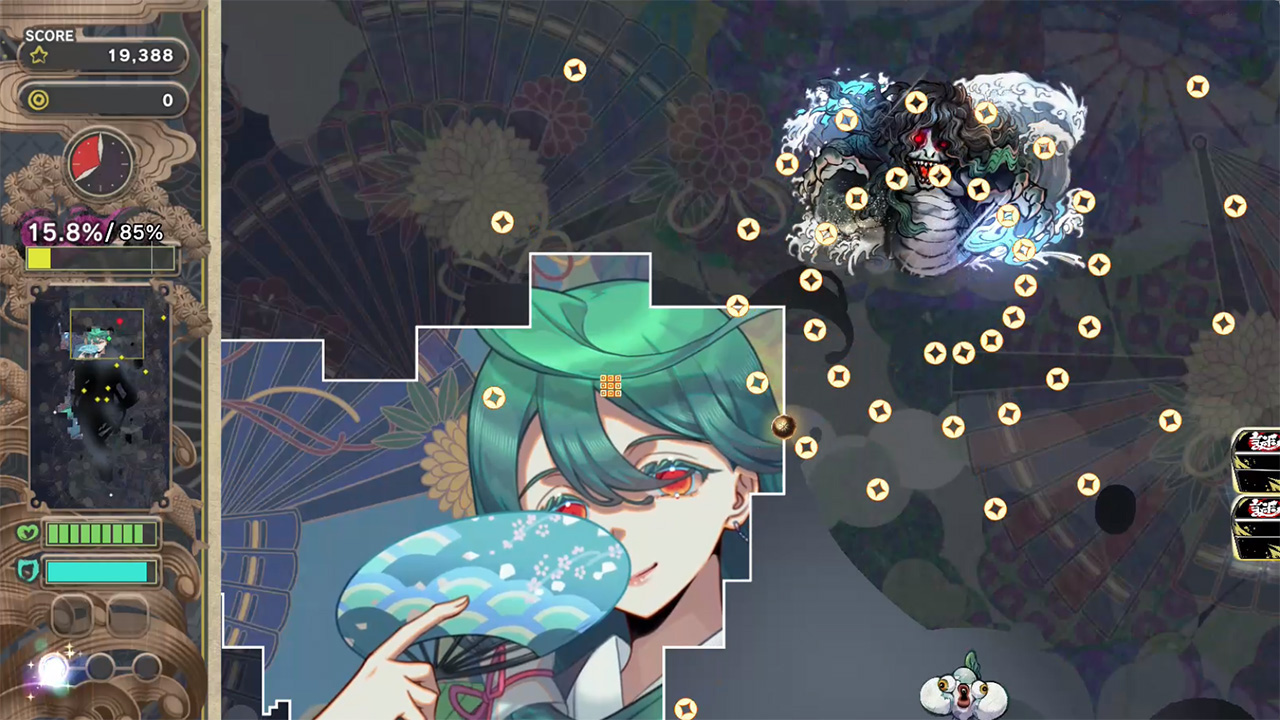Image resolution: width=1280 pixels, height=720 pixels.
Task: Open the top item card on the right edge
Action: 1262,457
